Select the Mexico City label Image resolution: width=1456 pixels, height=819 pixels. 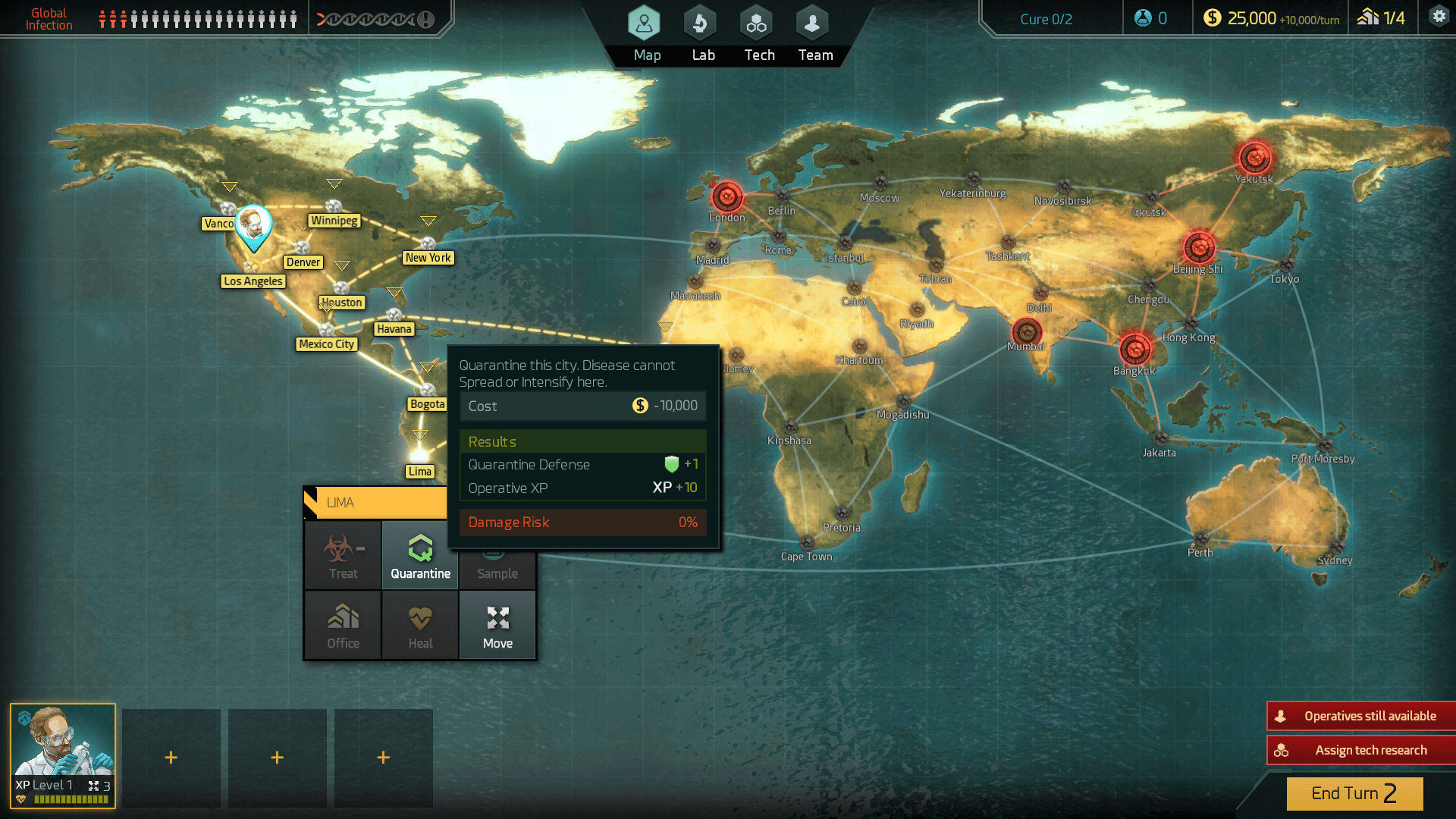coord(326,344)
